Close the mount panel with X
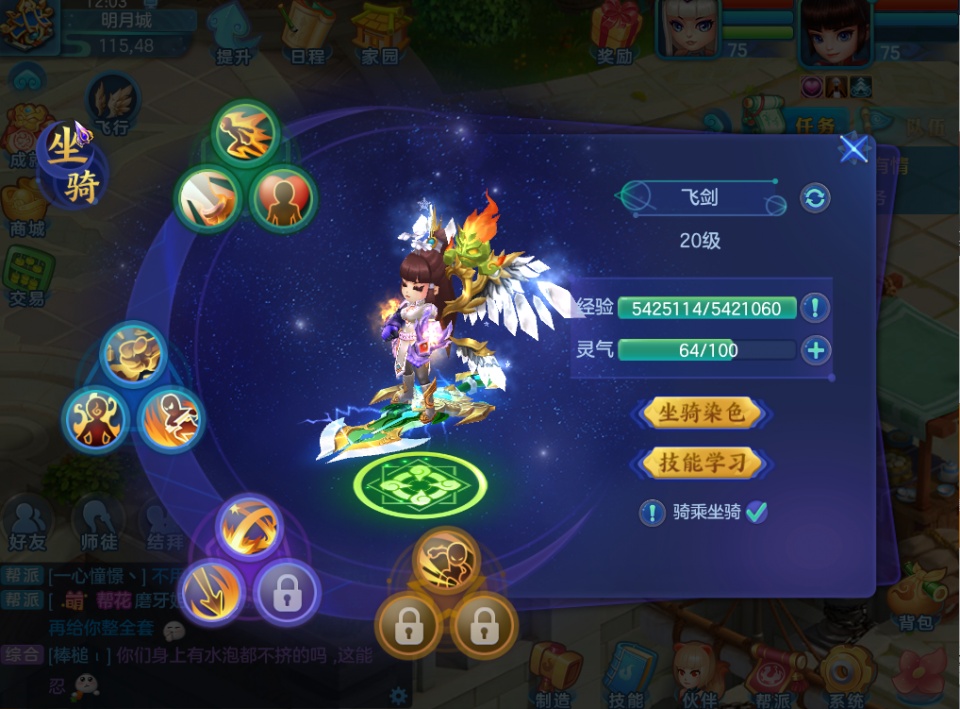Screen dimensions: 960x709 (x=853, y=150)
